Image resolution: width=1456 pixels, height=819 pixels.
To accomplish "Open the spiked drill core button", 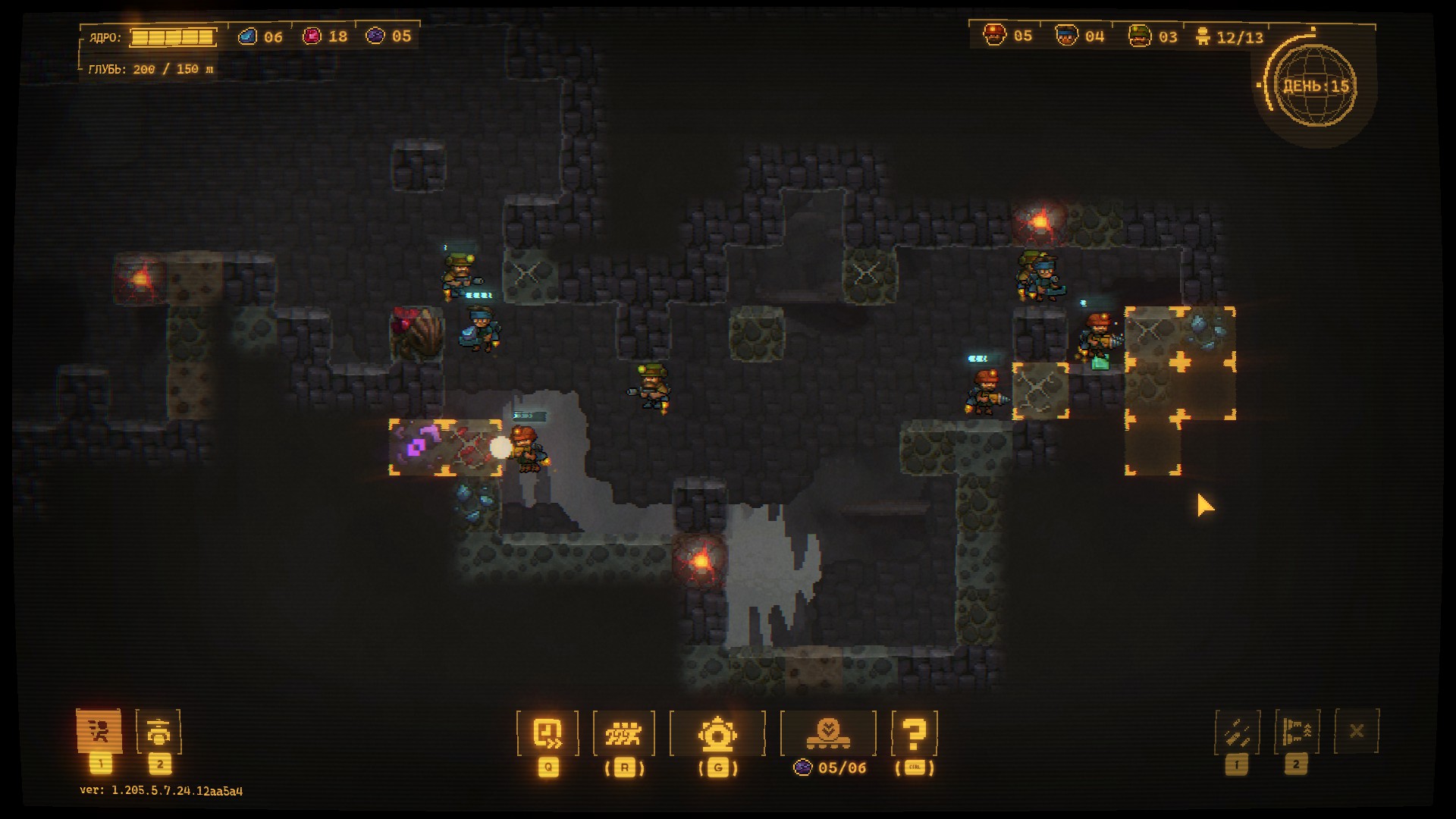I will click(x=717, y=733).
